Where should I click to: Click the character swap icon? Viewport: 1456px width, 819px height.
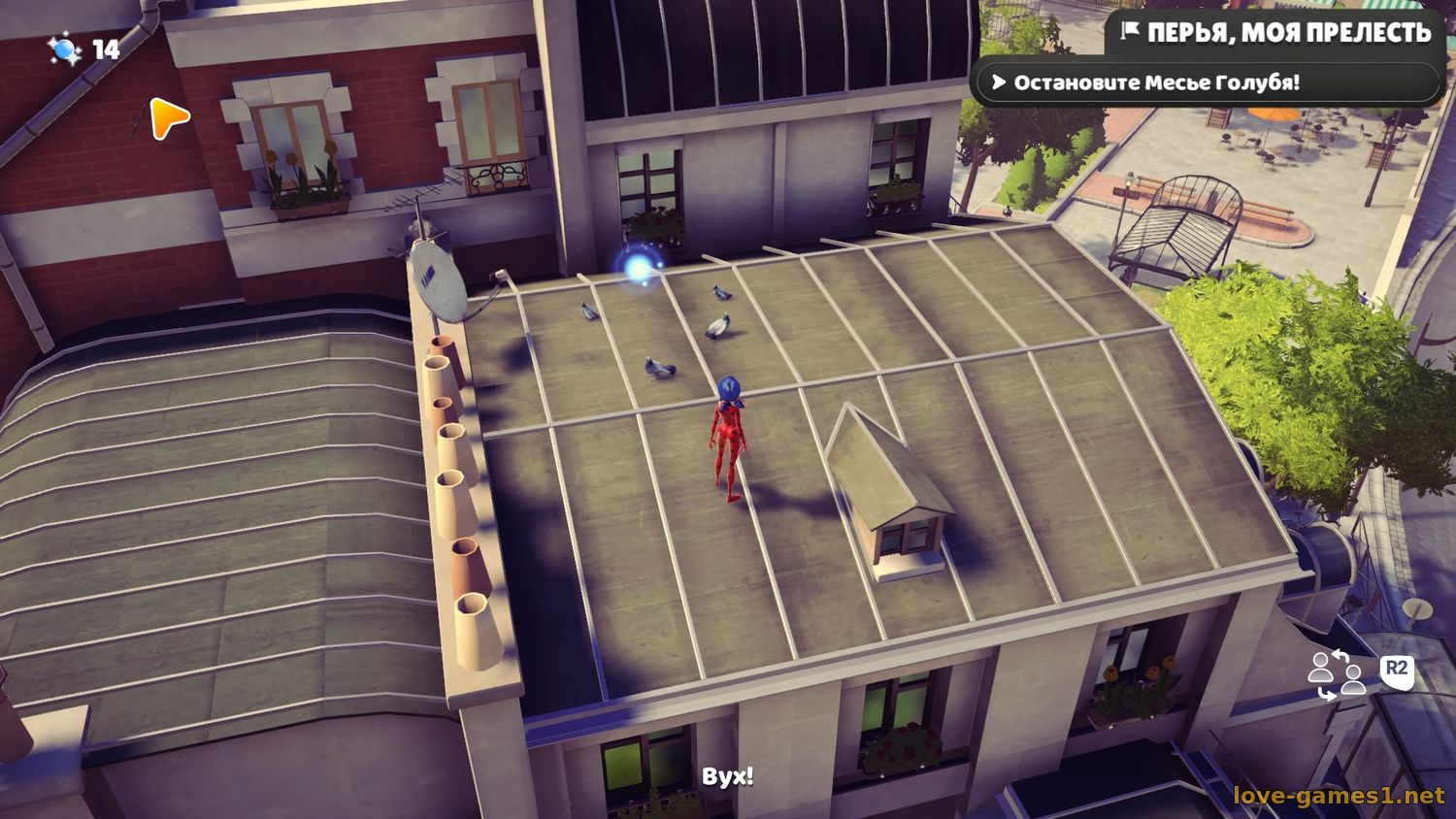click(1337, 674)
